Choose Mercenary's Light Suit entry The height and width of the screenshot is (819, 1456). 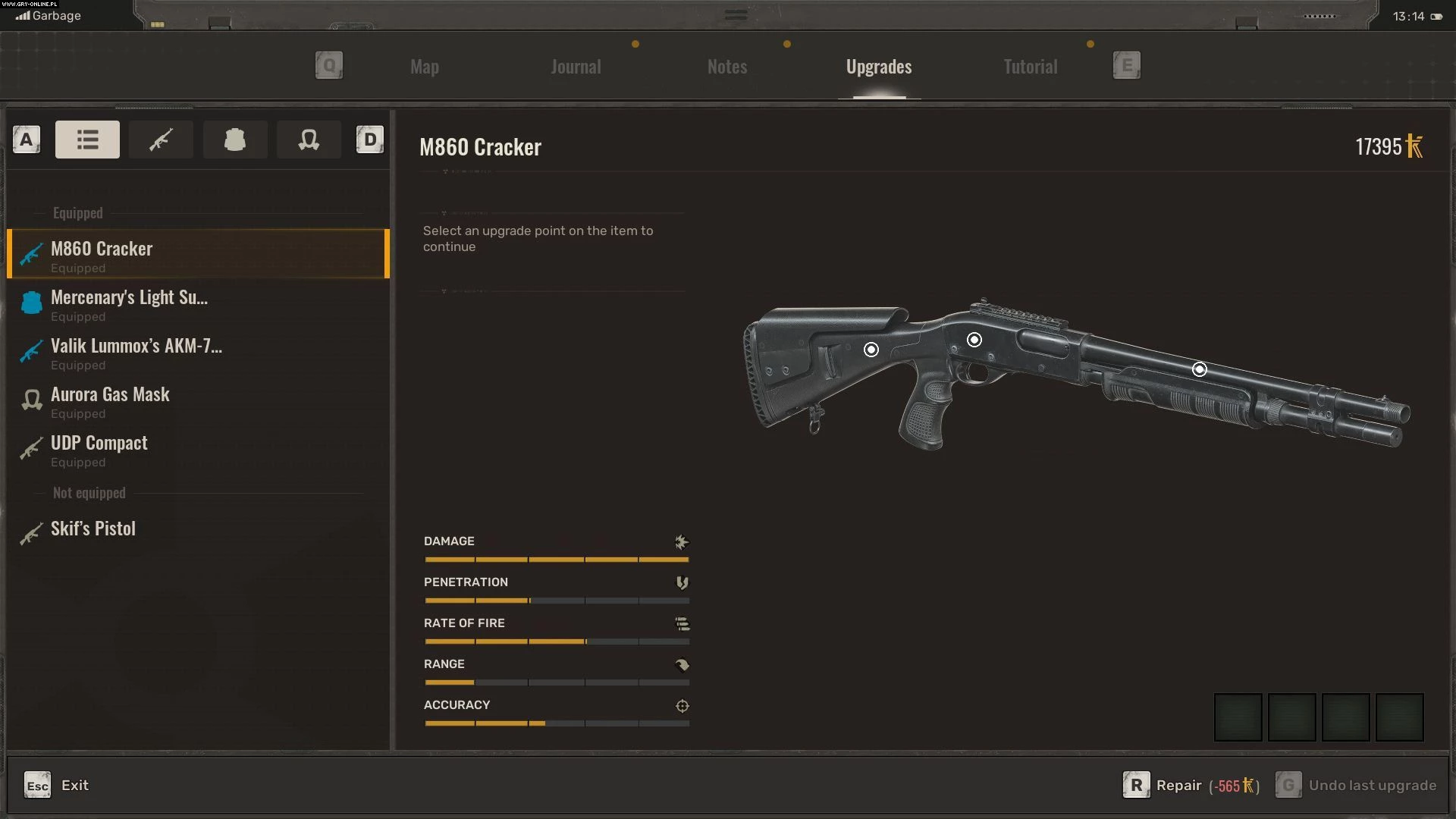point(197,303)
